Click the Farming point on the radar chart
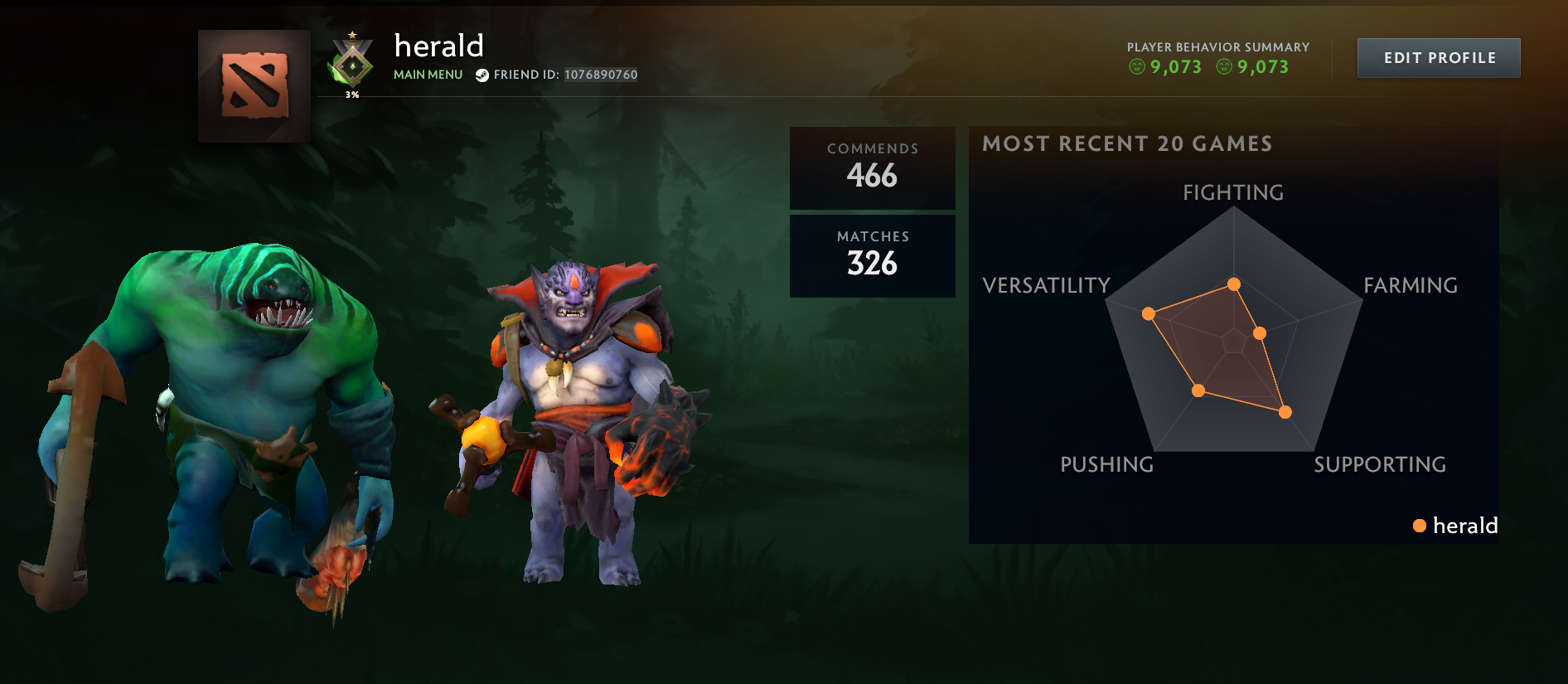Viewport: 1568px width, 684px height. (x=1260, y=331)
